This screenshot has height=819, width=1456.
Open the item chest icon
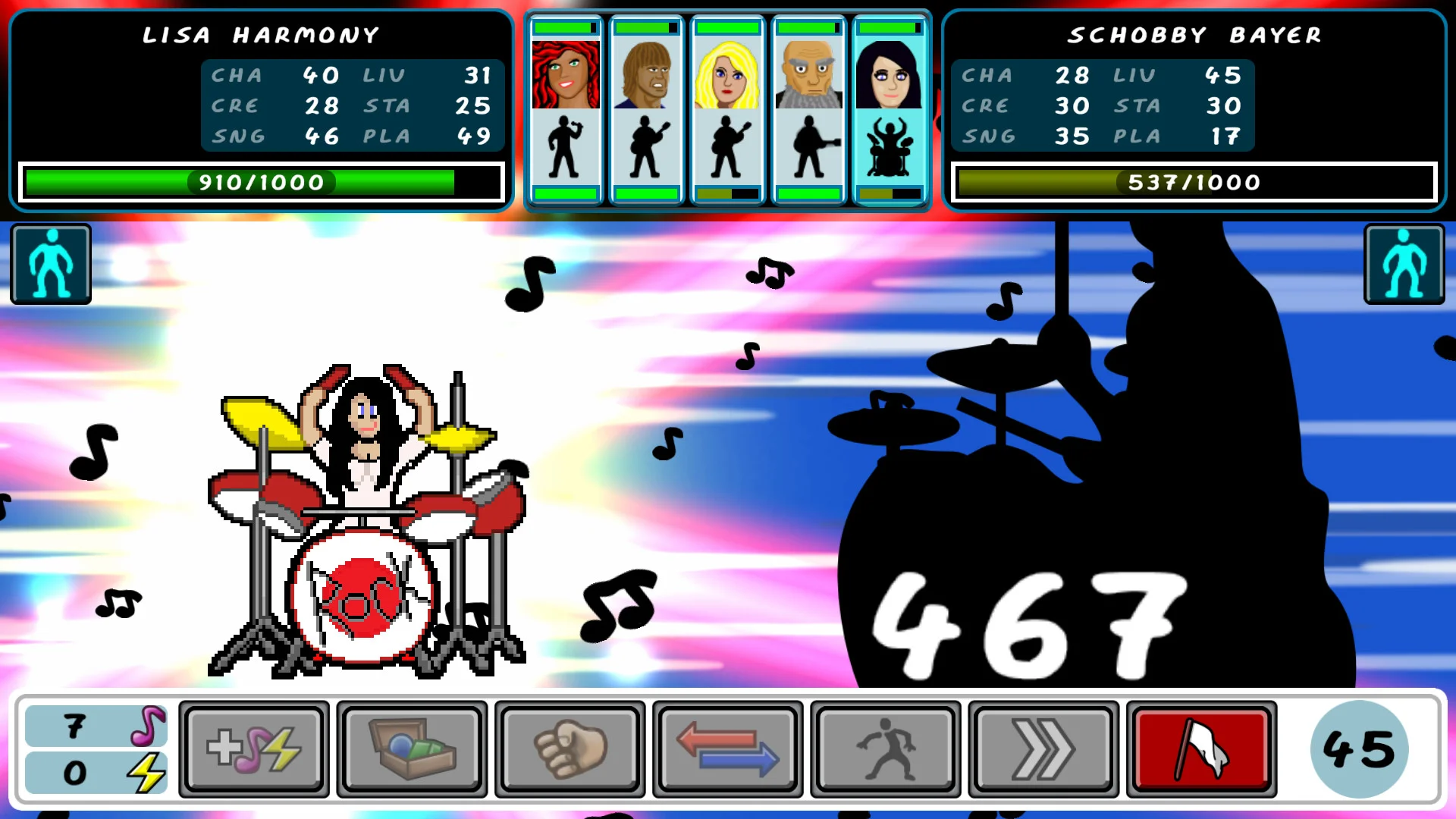(413, 748)
